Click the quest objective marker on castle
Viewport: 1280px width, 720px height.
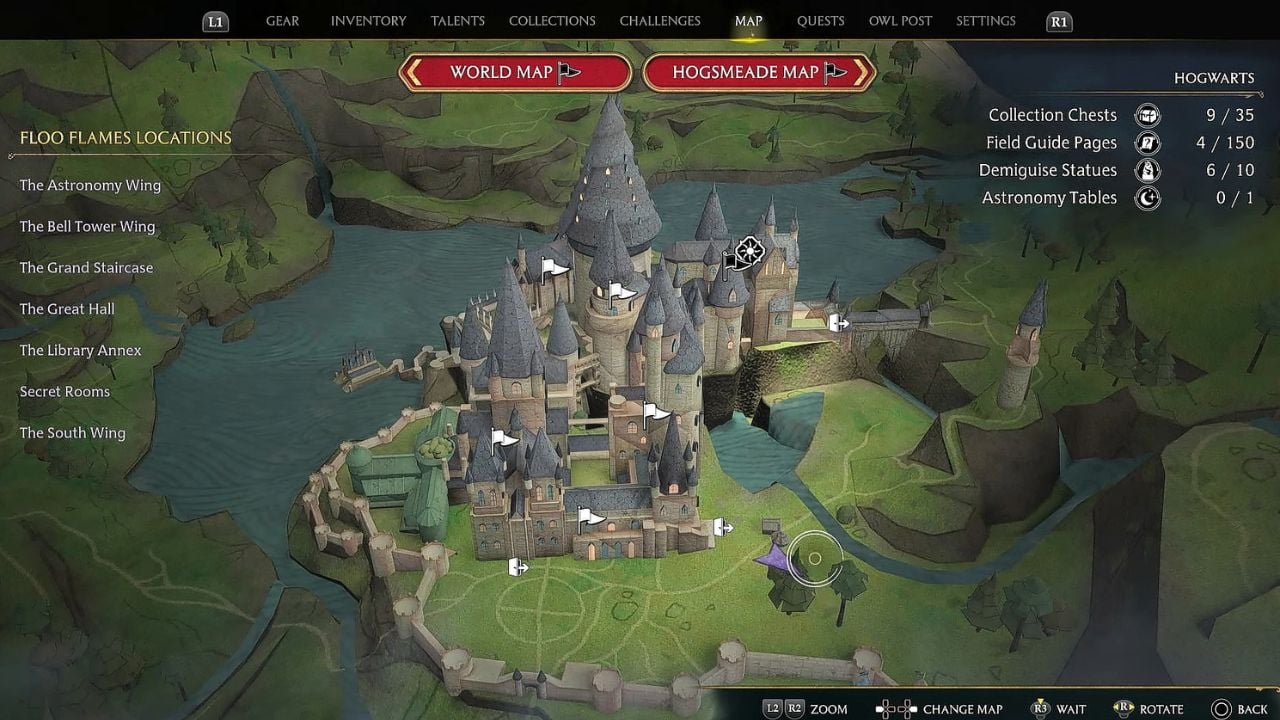[x=749, y=252]
